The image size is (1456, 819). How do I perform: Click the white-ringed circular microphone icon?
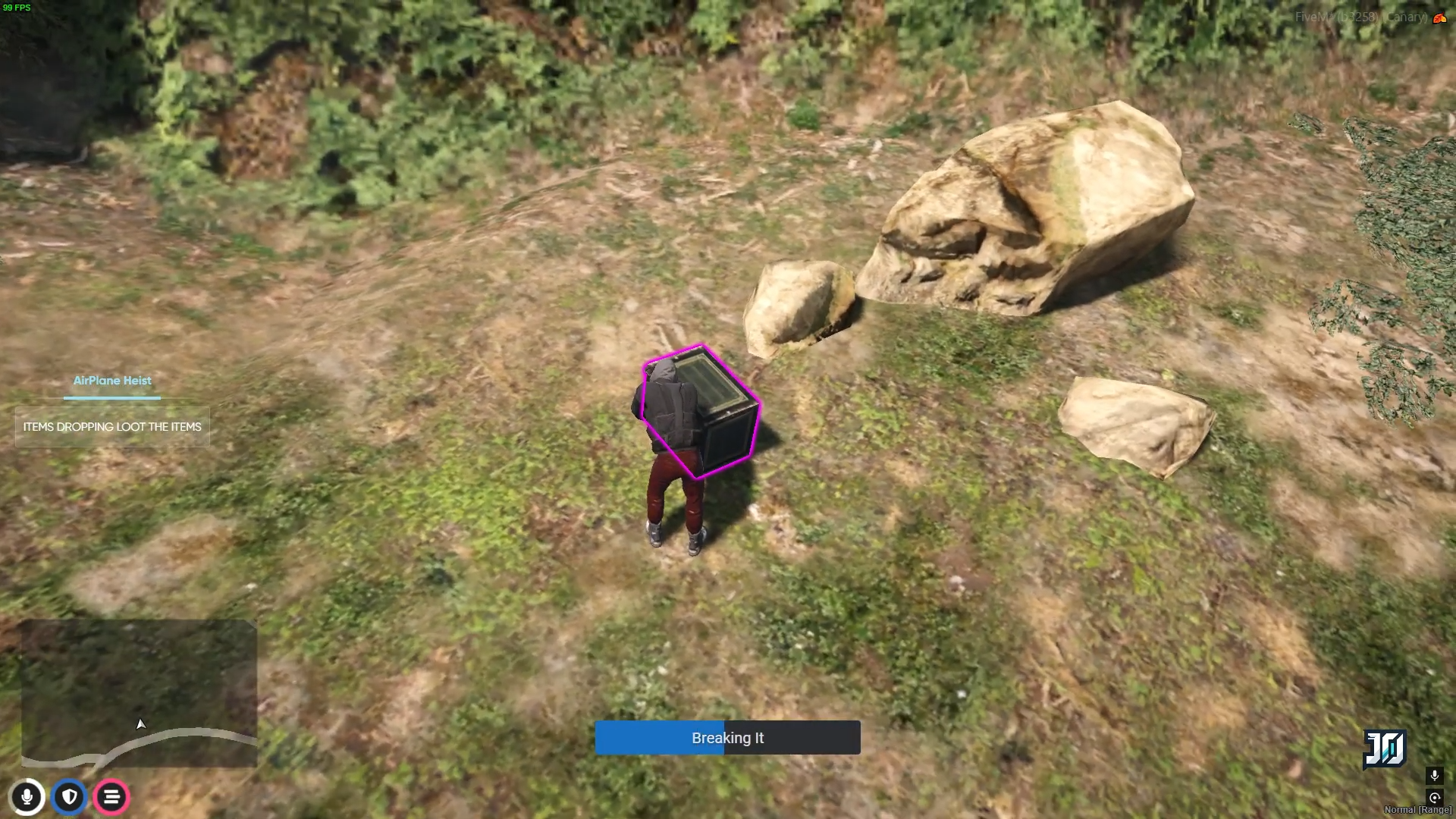click(27, 797)
